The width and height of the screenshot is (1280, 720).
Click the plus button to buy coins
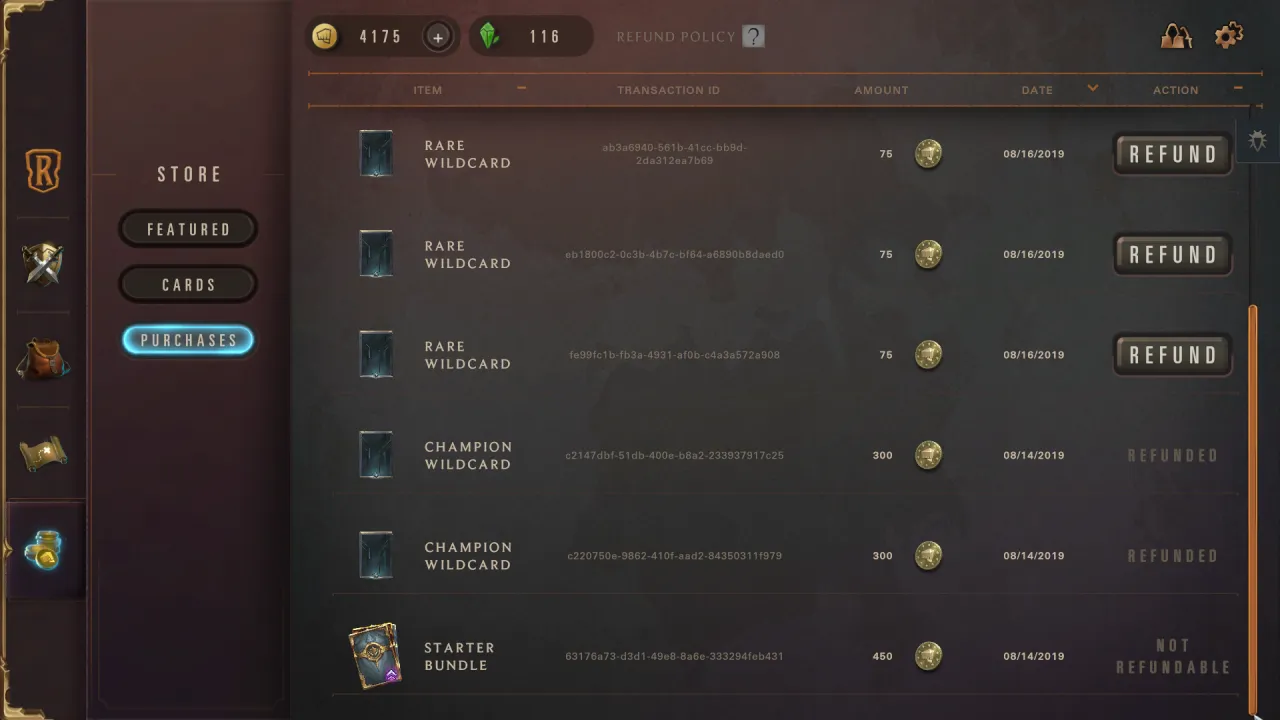coord(438,36)
